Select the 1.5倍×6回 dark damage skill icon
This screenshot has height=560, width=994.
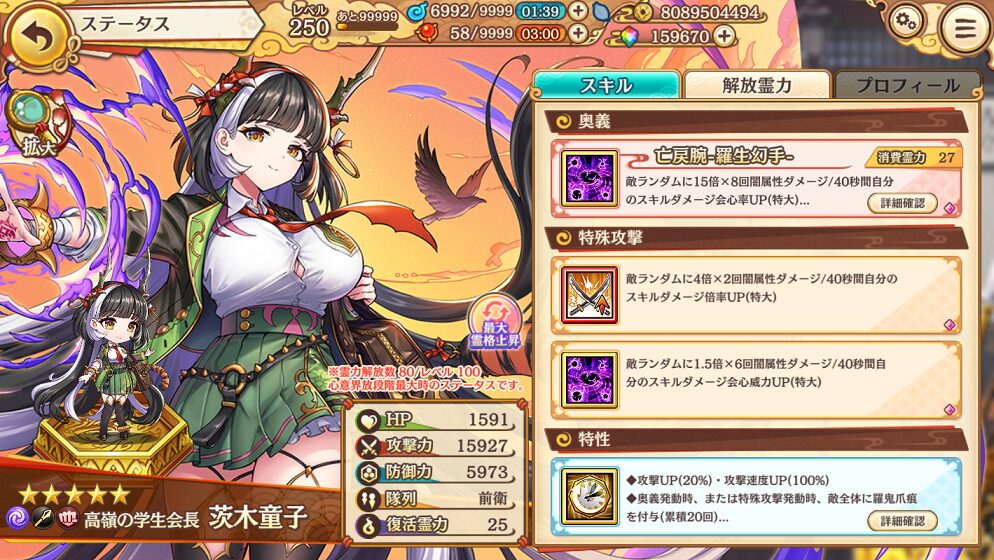click(589, 379)
